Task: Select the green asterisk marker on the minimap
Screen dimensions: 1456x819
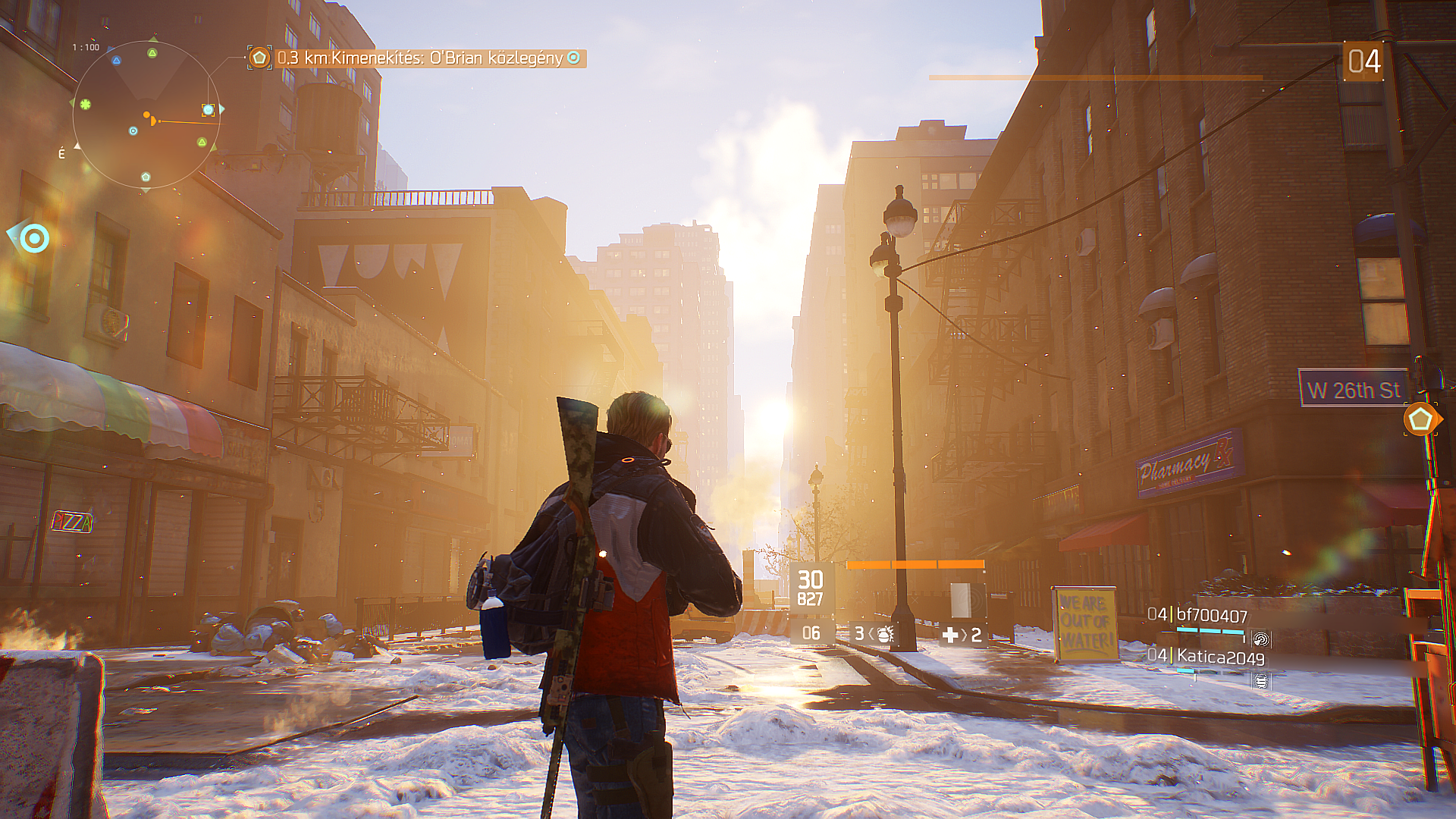Action: coord(86,104)
